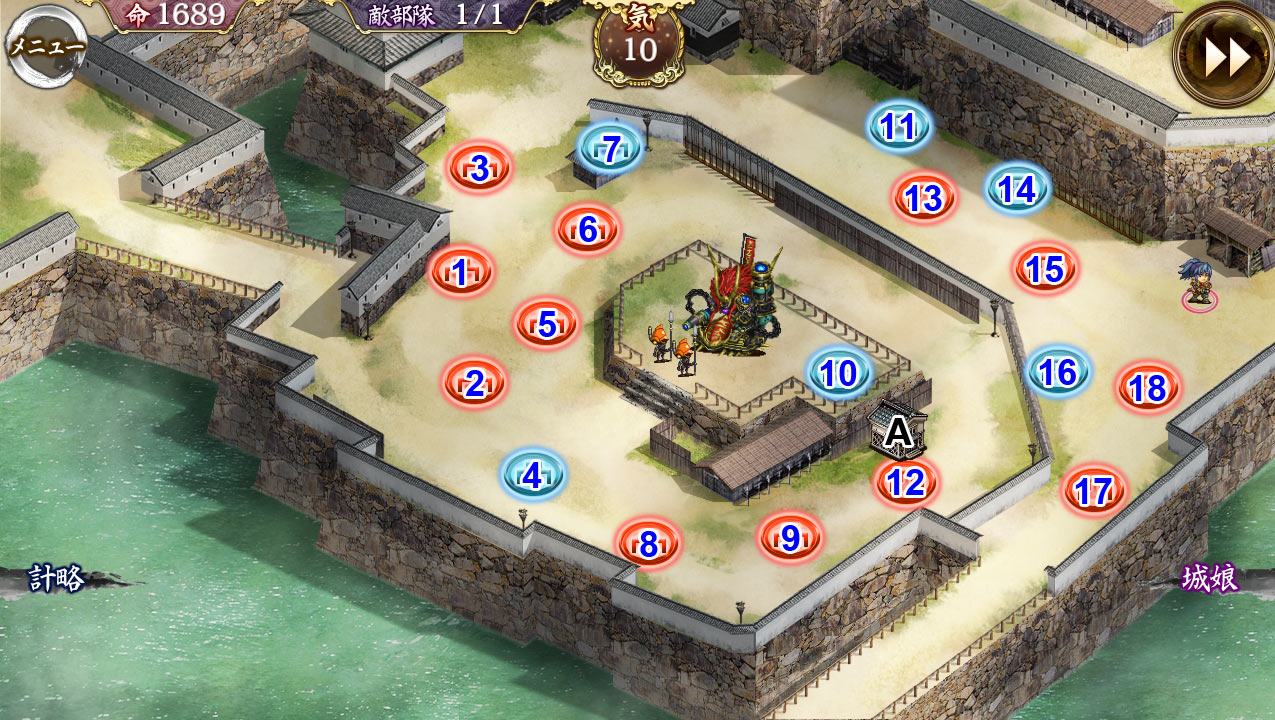
Task: Pick red deployment slot 12
Action: 906,484
